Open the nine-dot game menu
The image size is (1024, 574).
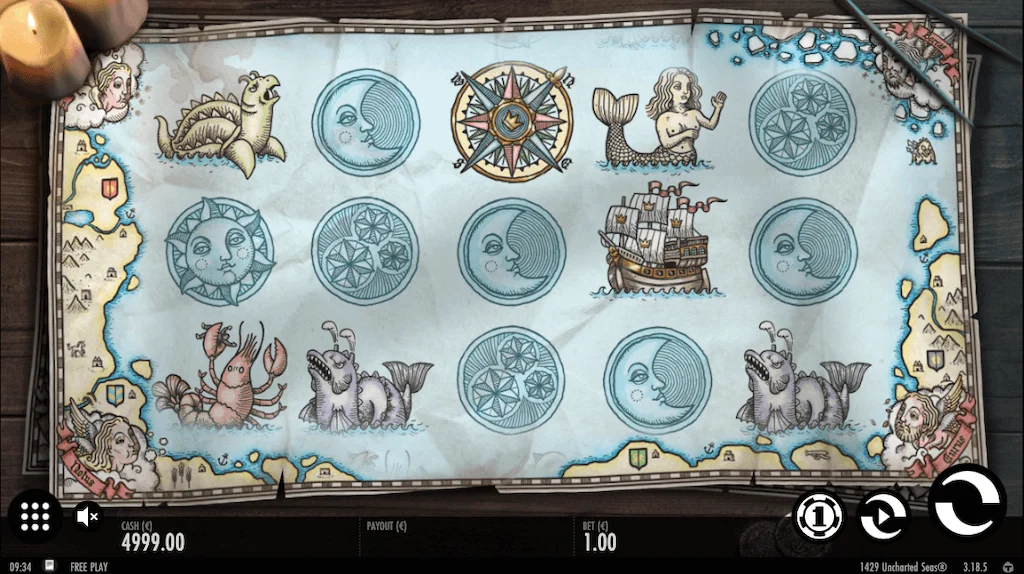point(35,516)
